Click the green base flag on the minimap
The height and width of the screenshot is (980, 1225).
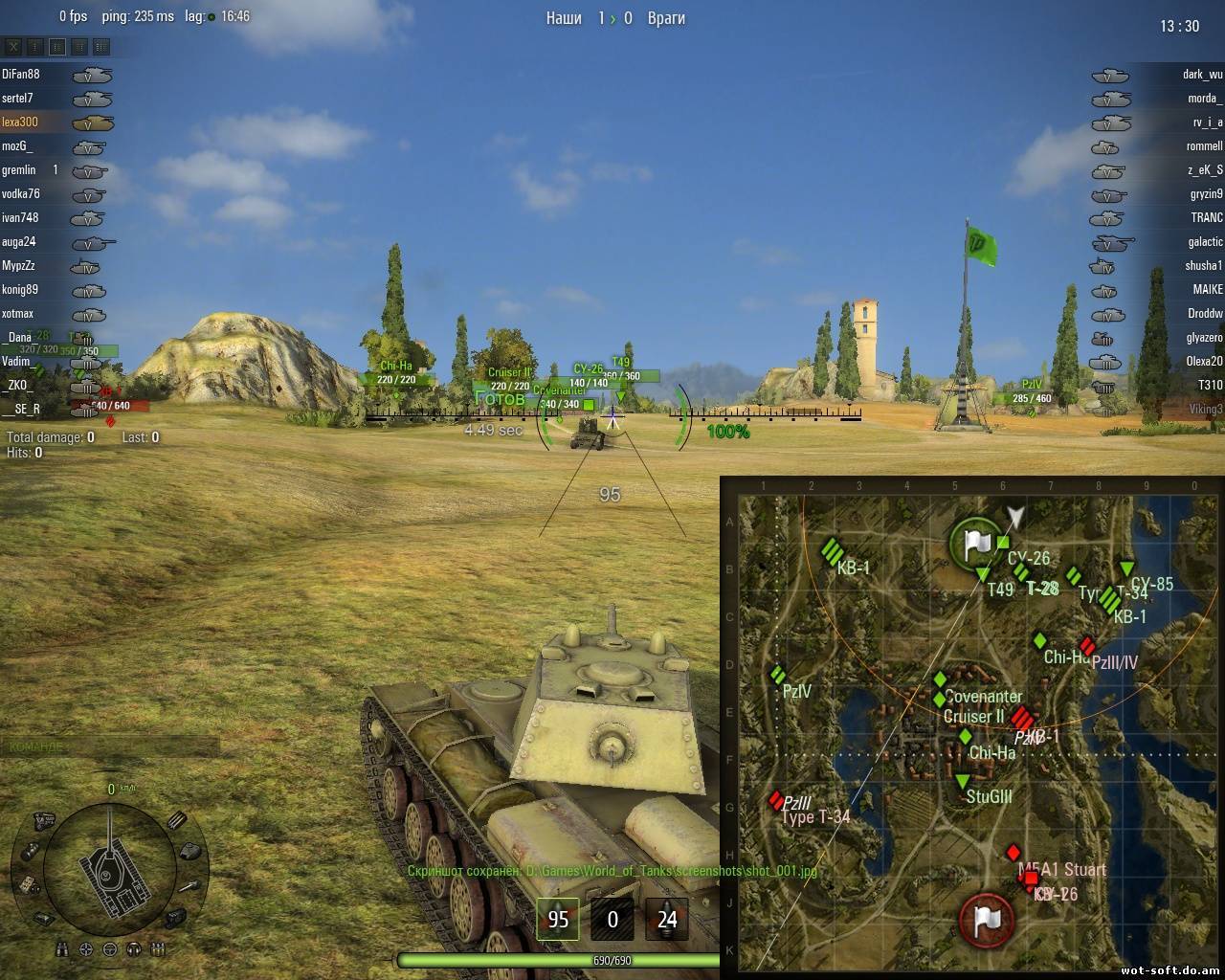click(975, 544)
